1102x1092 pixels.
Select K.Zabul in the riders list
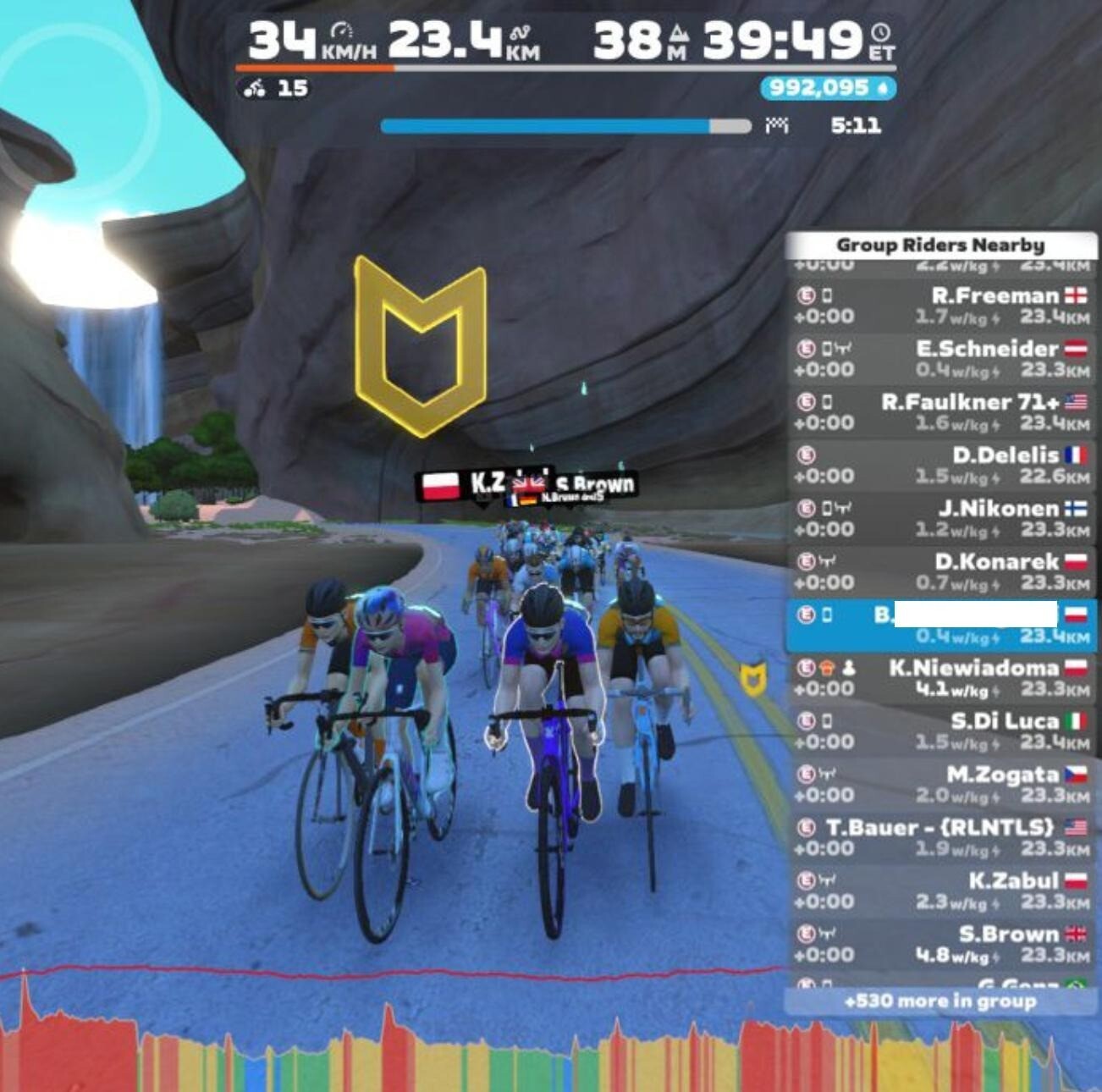click(x=939, y=891)
